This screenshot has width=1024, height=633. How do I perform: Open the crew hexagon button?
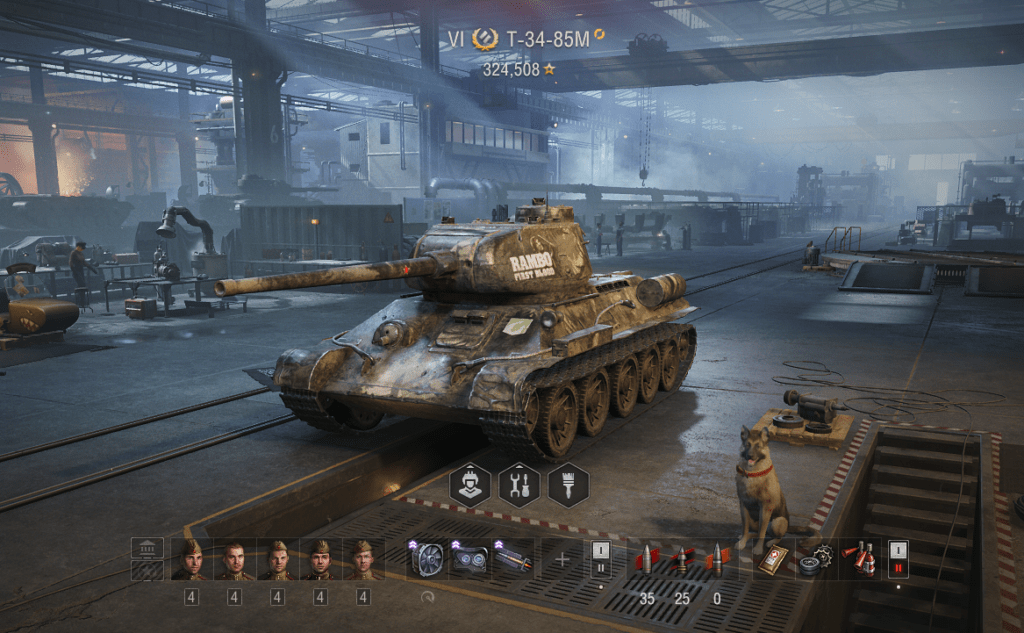coord(469,485)
